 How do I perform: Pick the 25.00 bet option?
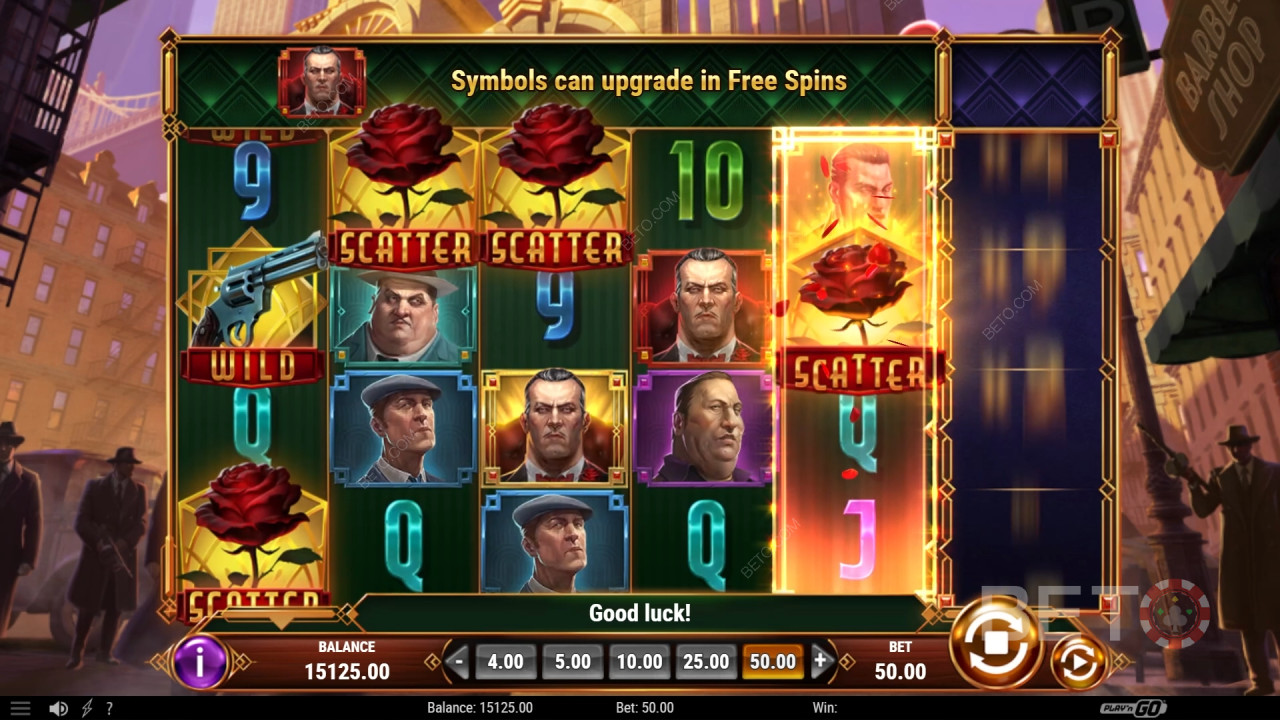(706, 661)
